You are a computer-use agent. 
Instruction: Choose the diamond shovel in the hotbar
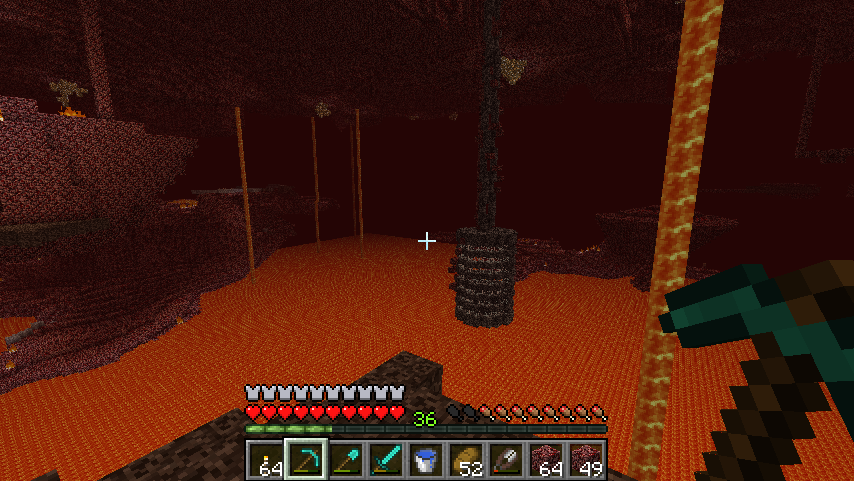point(346,460)
